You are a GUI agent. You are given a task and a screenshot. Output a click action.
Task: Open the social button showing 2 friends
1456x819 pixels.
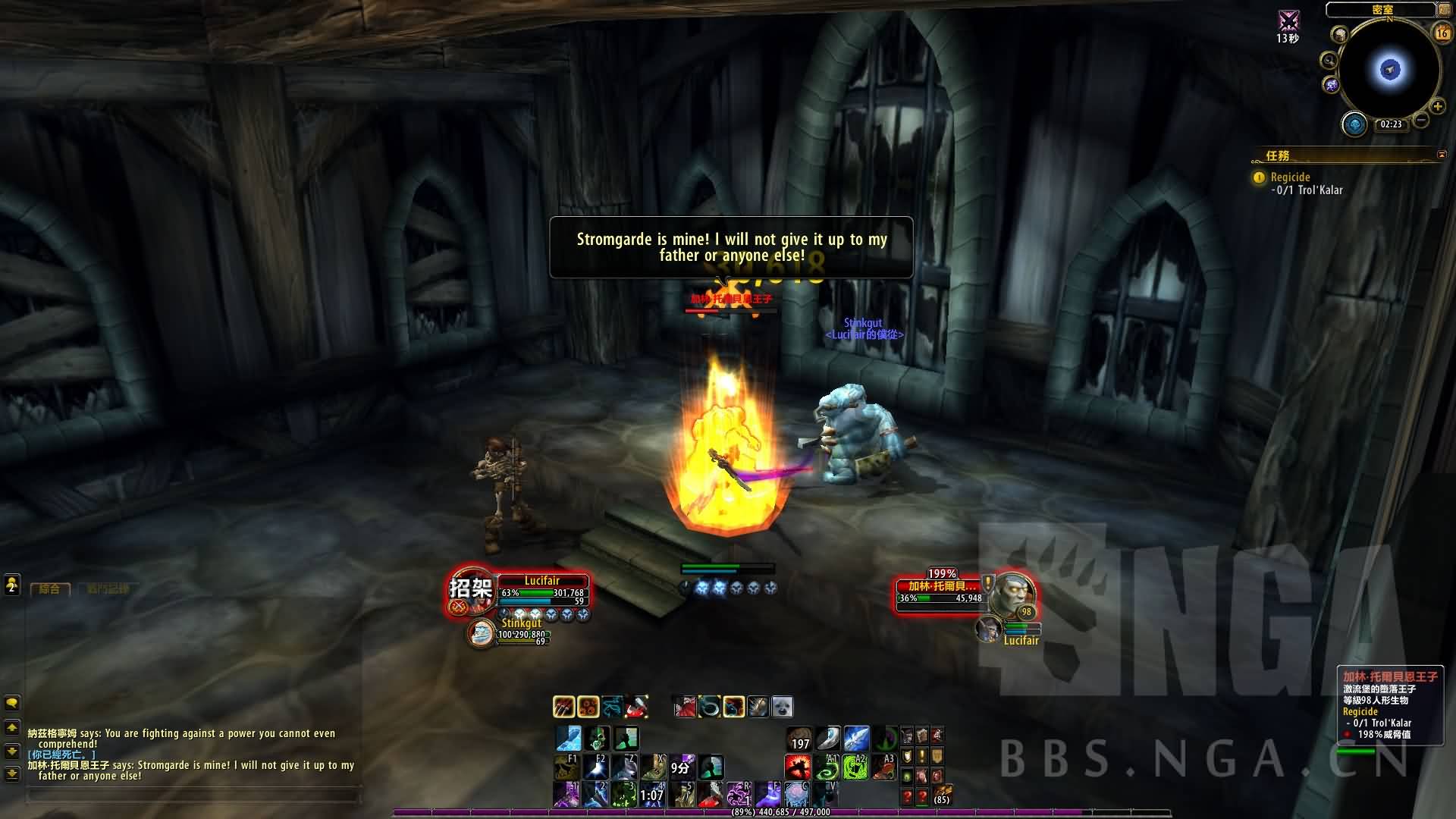[x=12, y=585]
